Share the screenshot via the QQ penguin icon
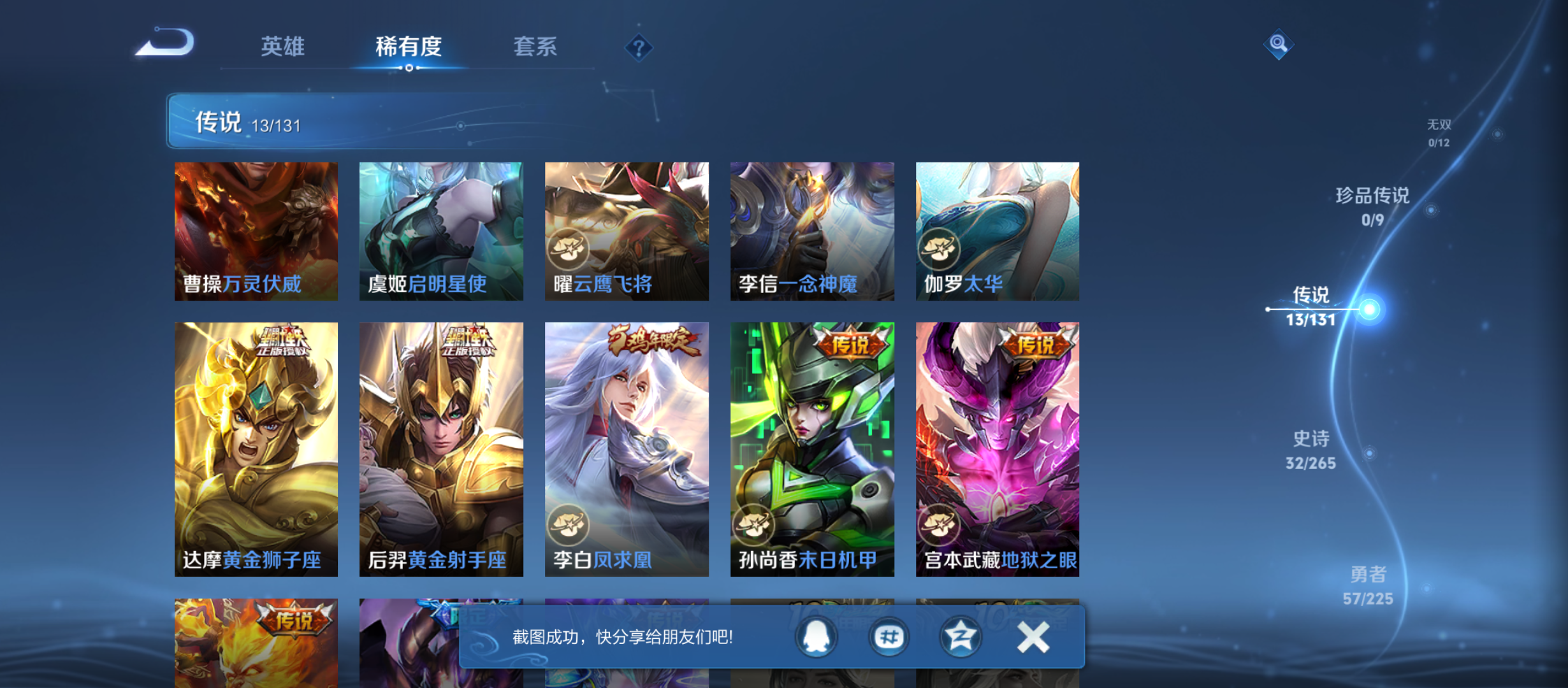 818,636
